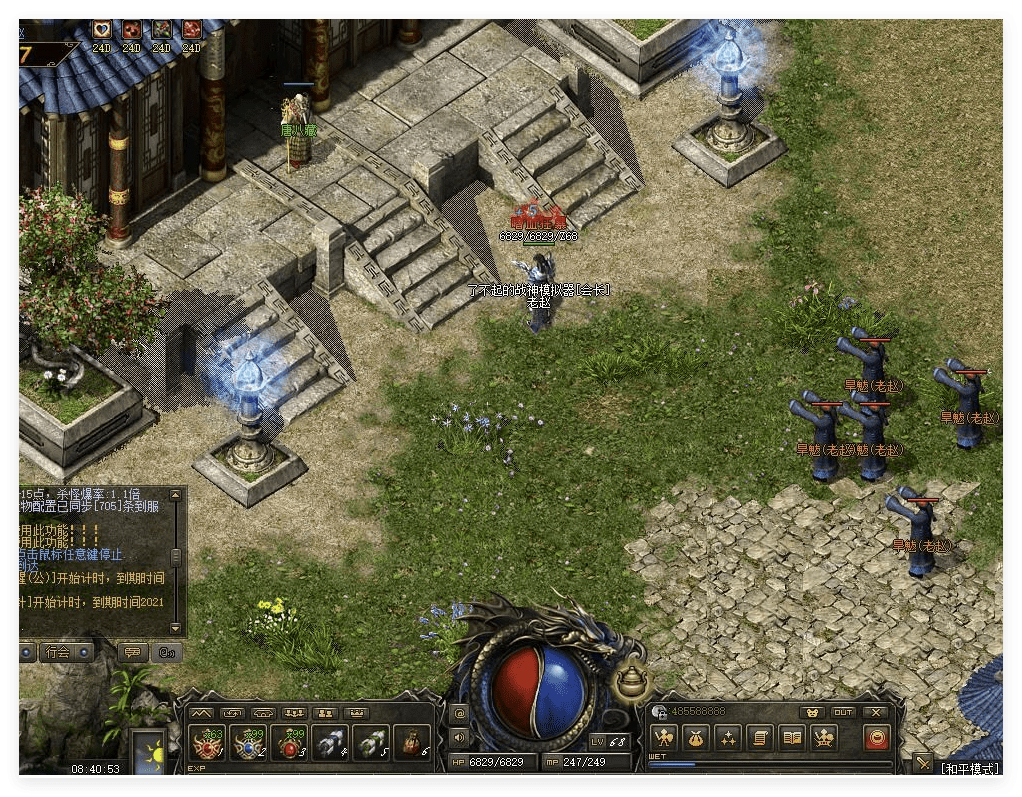Open the open-book icon
This screenshot has height=797, width=1022.
coord(792,738)
